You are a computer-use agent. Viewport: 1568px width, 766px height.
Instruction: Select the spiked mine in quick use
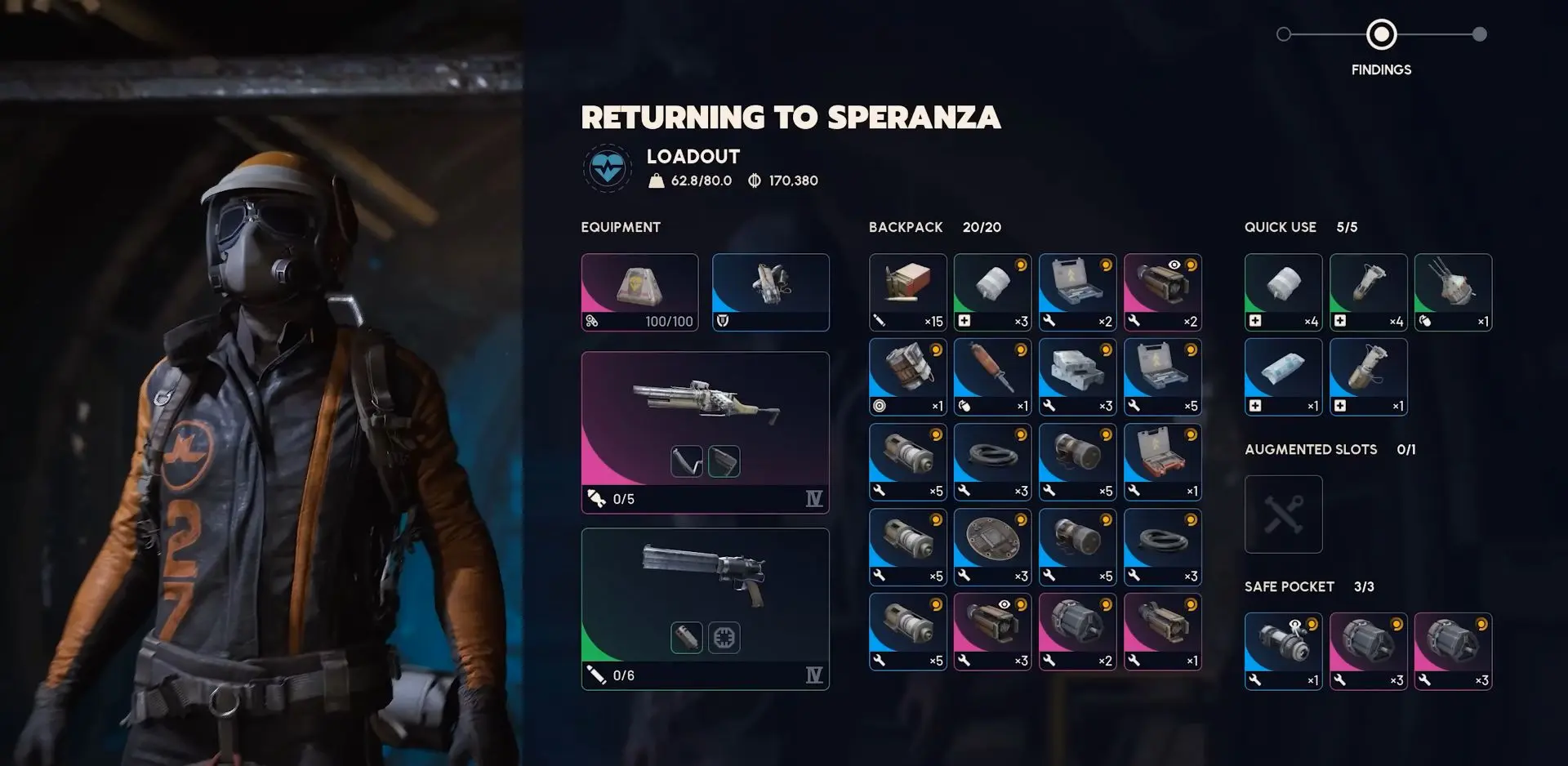point(1453,292)
